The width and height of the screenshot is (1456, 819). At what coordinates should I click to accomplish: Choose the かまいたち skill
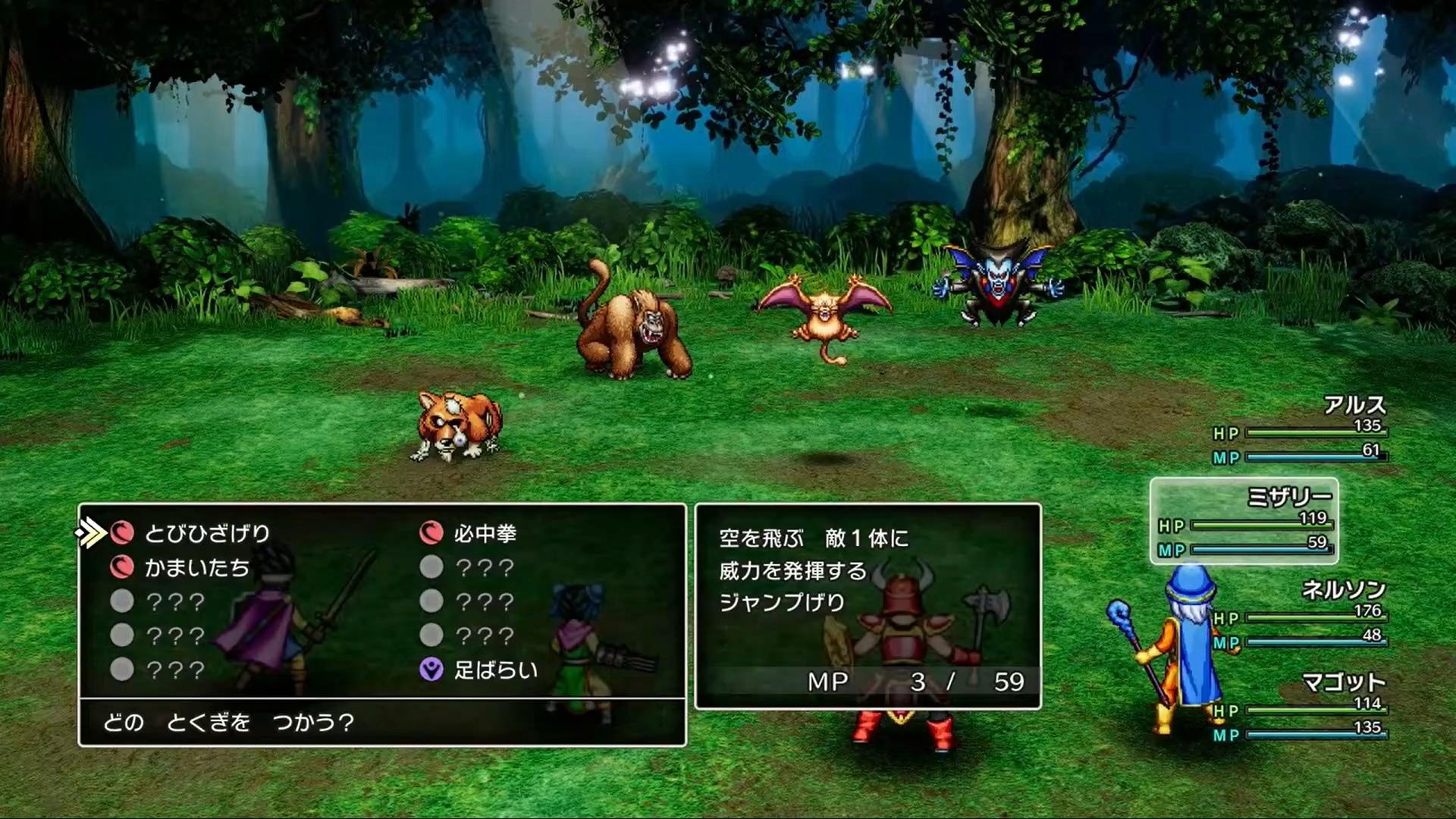click(196, 568)
